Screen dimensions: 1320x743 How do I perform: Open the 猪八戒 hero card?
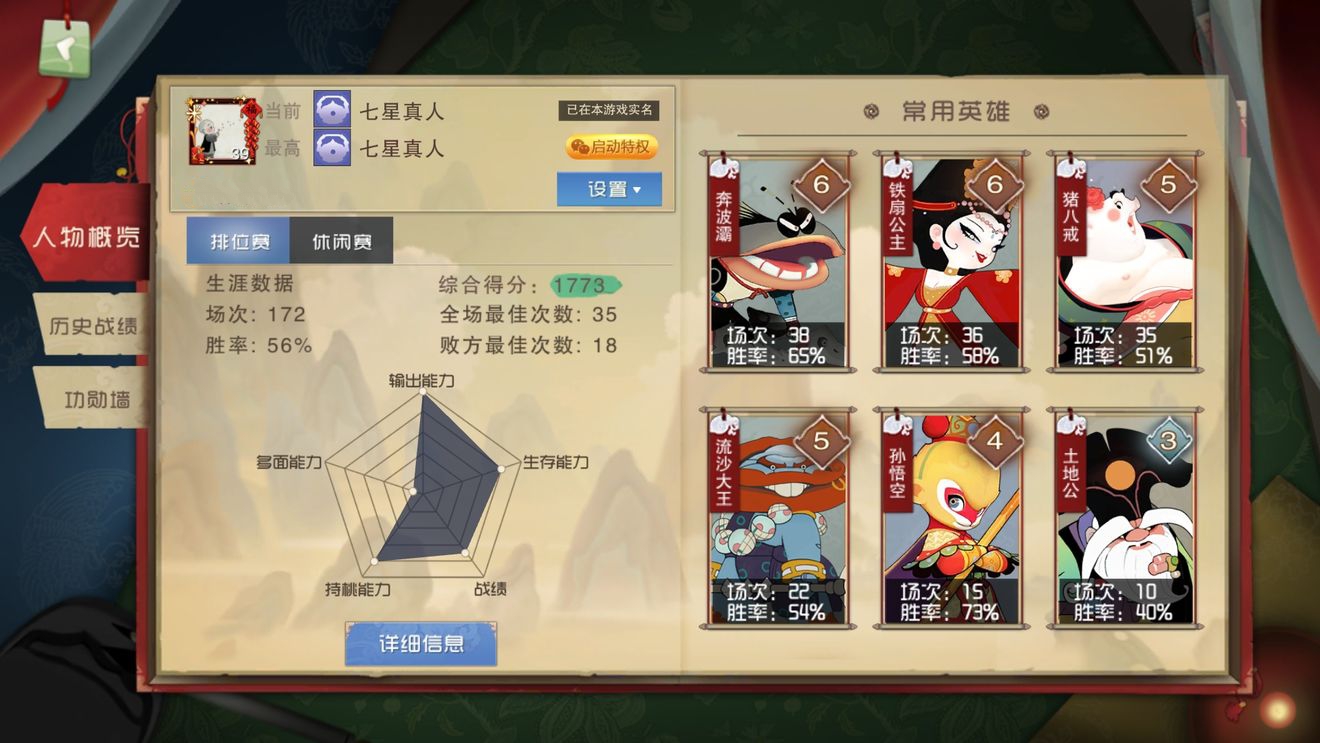coord(1125,263)
